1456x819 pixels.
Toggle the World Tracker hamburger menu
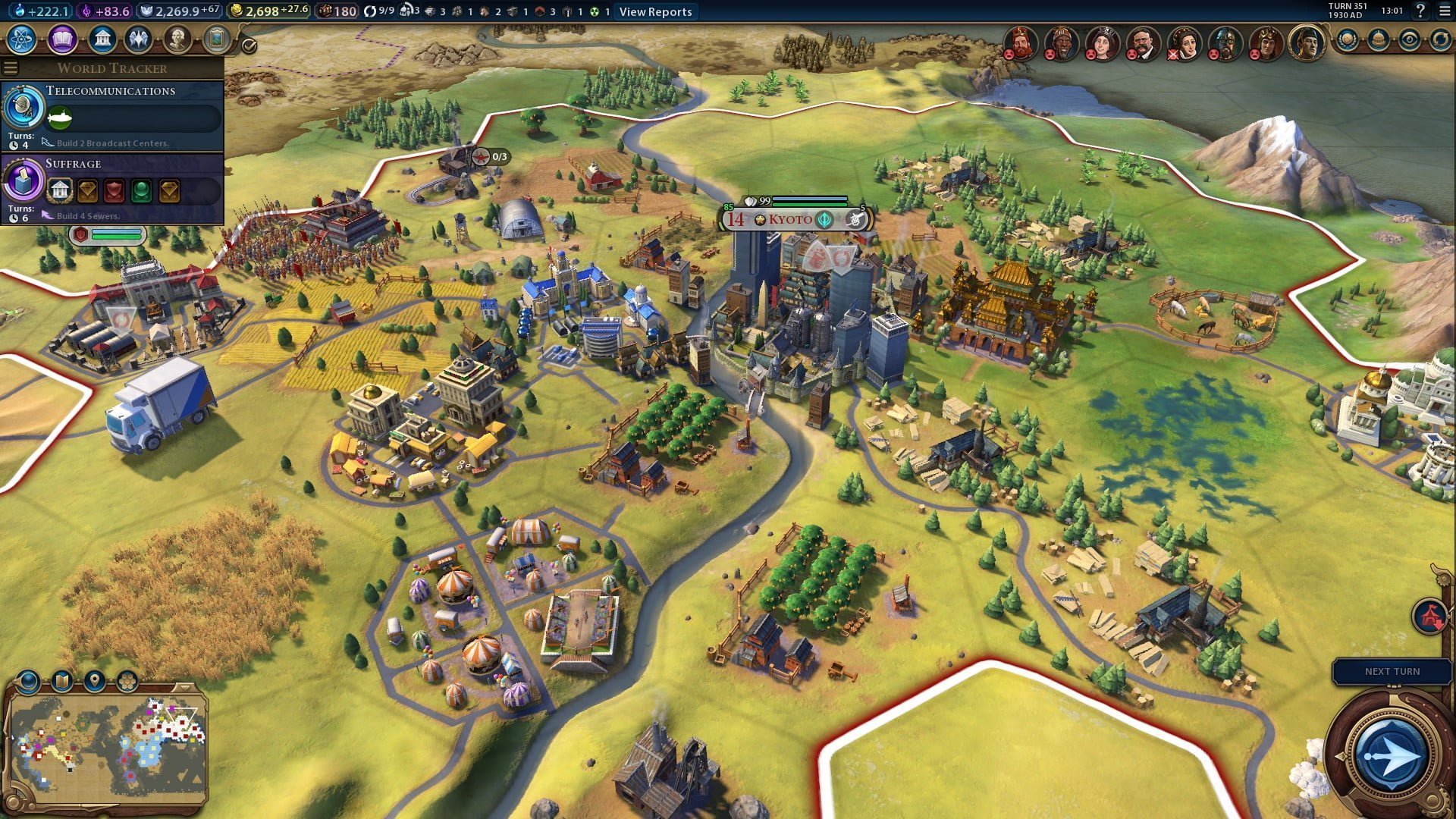tap(11, 68)
